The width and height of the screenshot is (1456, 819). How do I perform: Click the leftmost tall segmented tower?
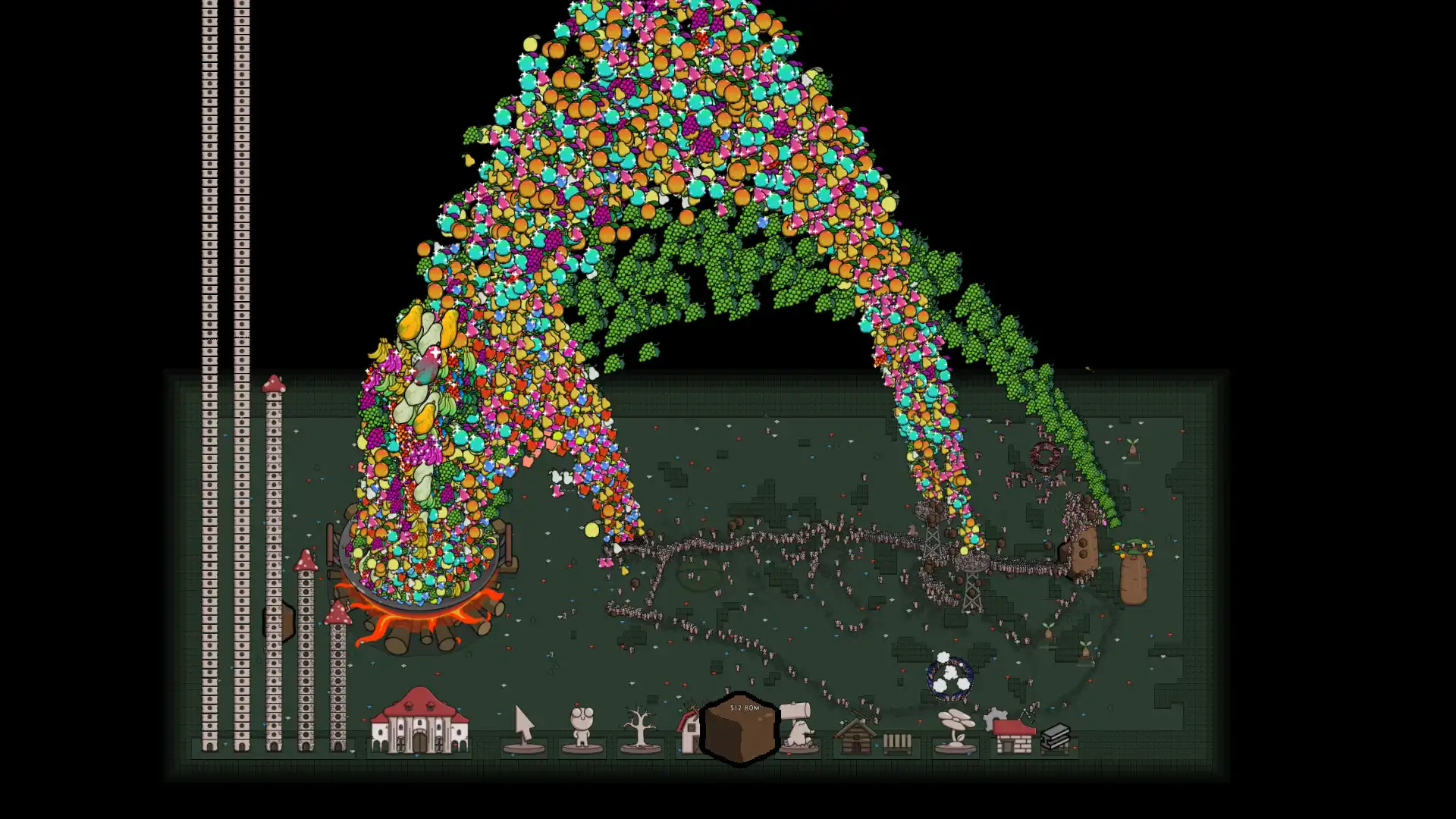click(x=209, y=379)
